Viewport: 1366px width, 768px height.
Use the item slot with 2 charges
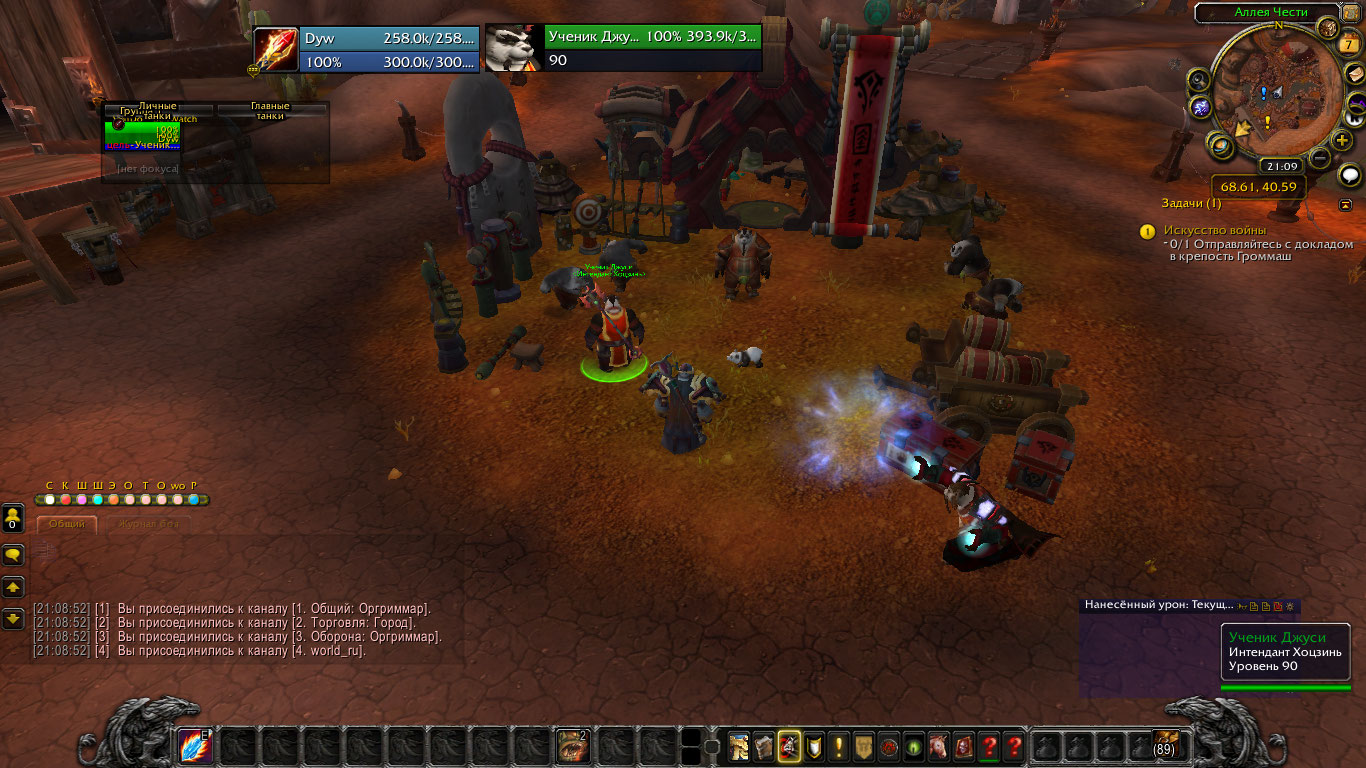click(571, 745)
